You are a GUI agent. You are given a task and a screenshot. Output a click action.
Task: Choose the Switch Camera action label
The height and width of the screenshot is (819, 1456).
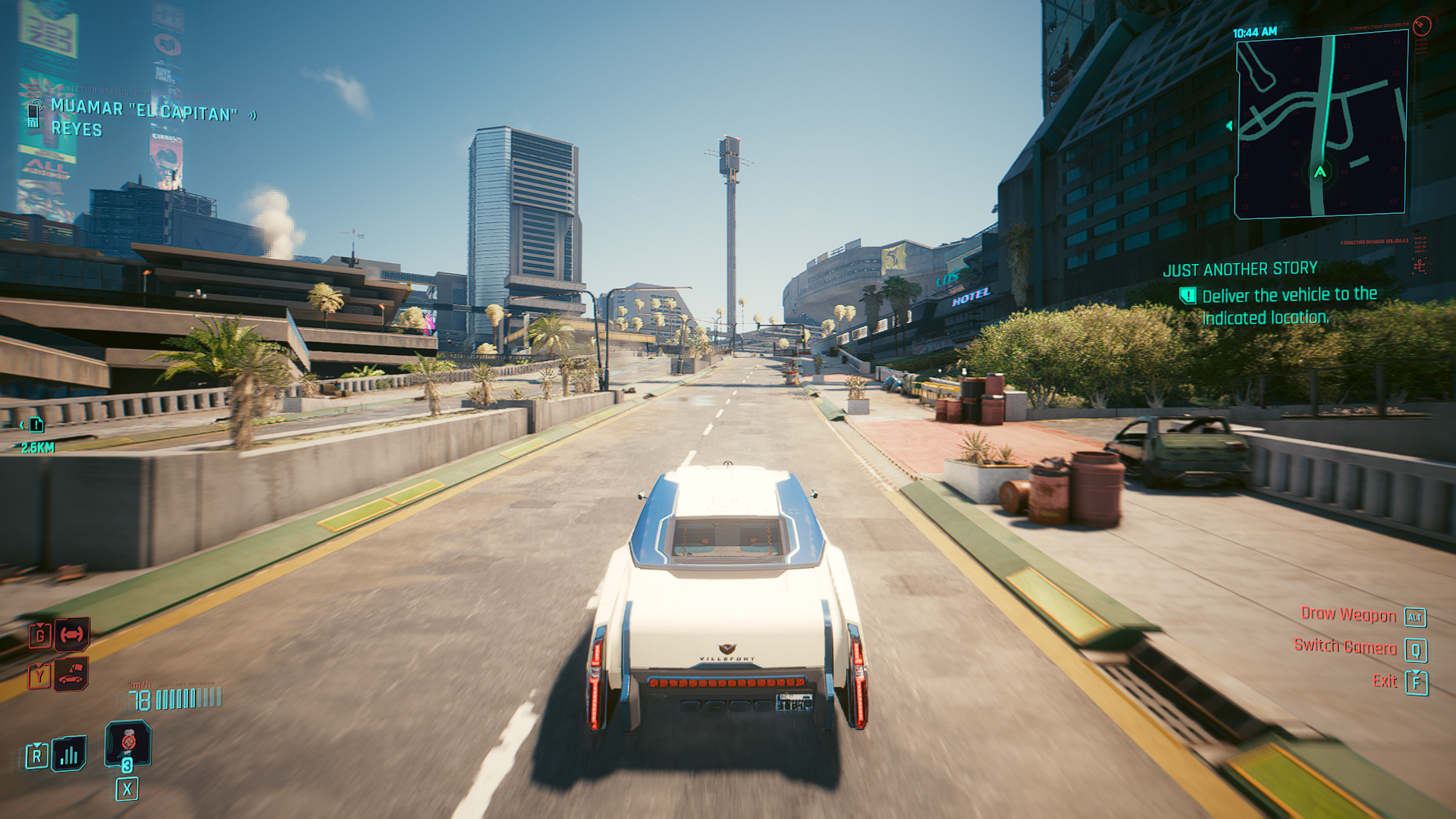[1345, 646]
